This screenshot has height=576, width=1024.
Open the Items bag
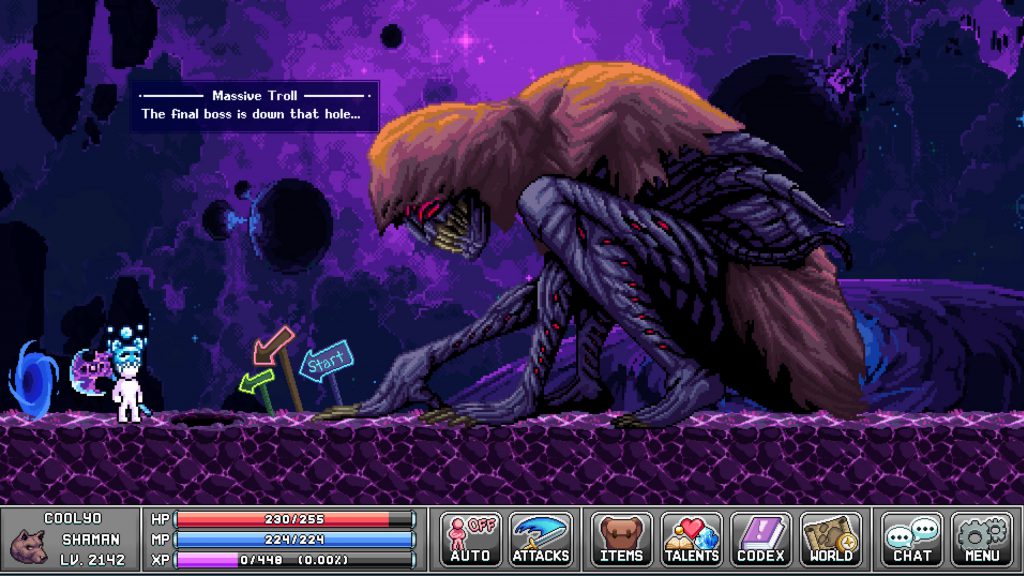point(621,540)
